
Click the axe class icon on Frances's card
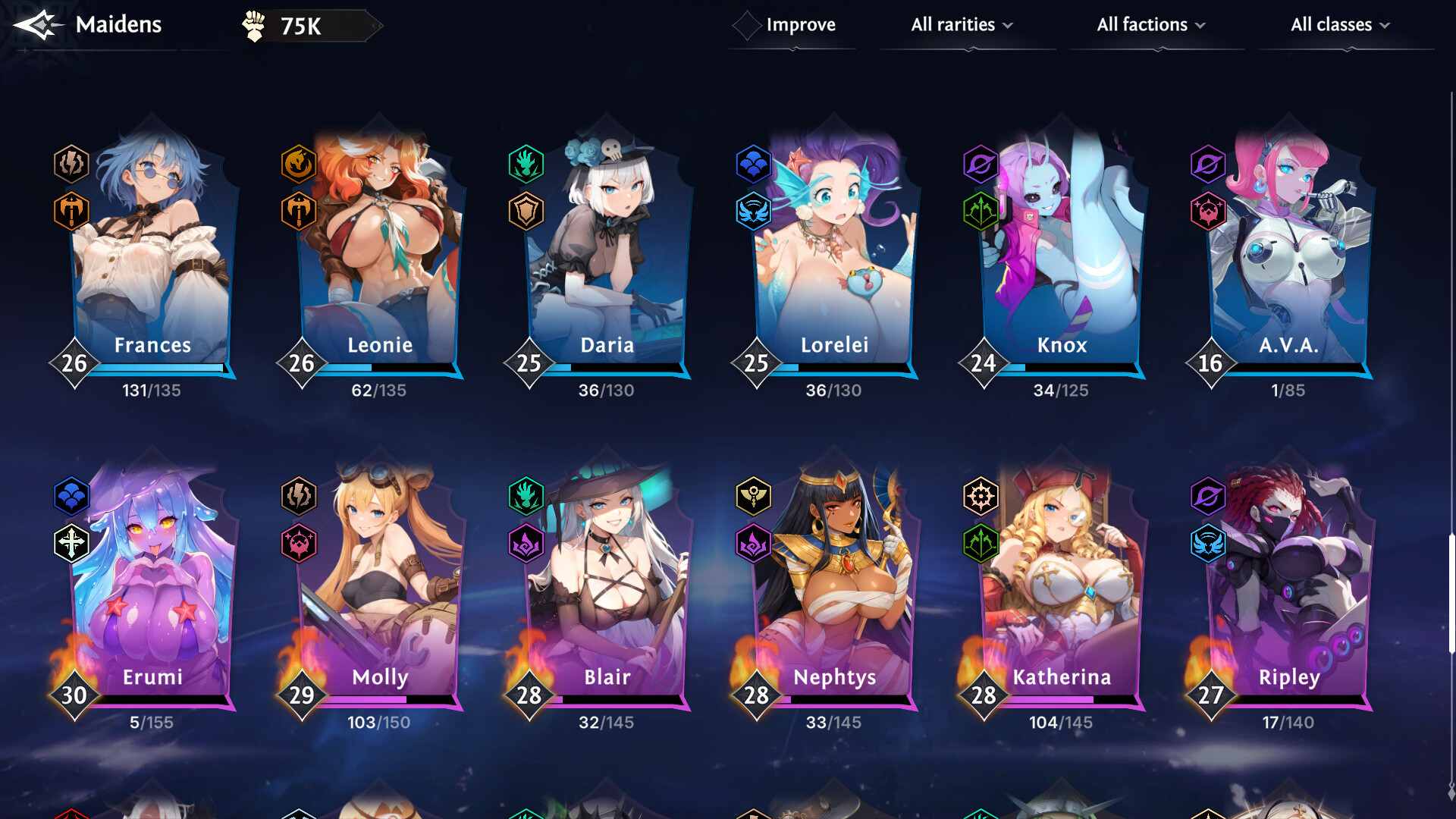[x=71, y=212]
